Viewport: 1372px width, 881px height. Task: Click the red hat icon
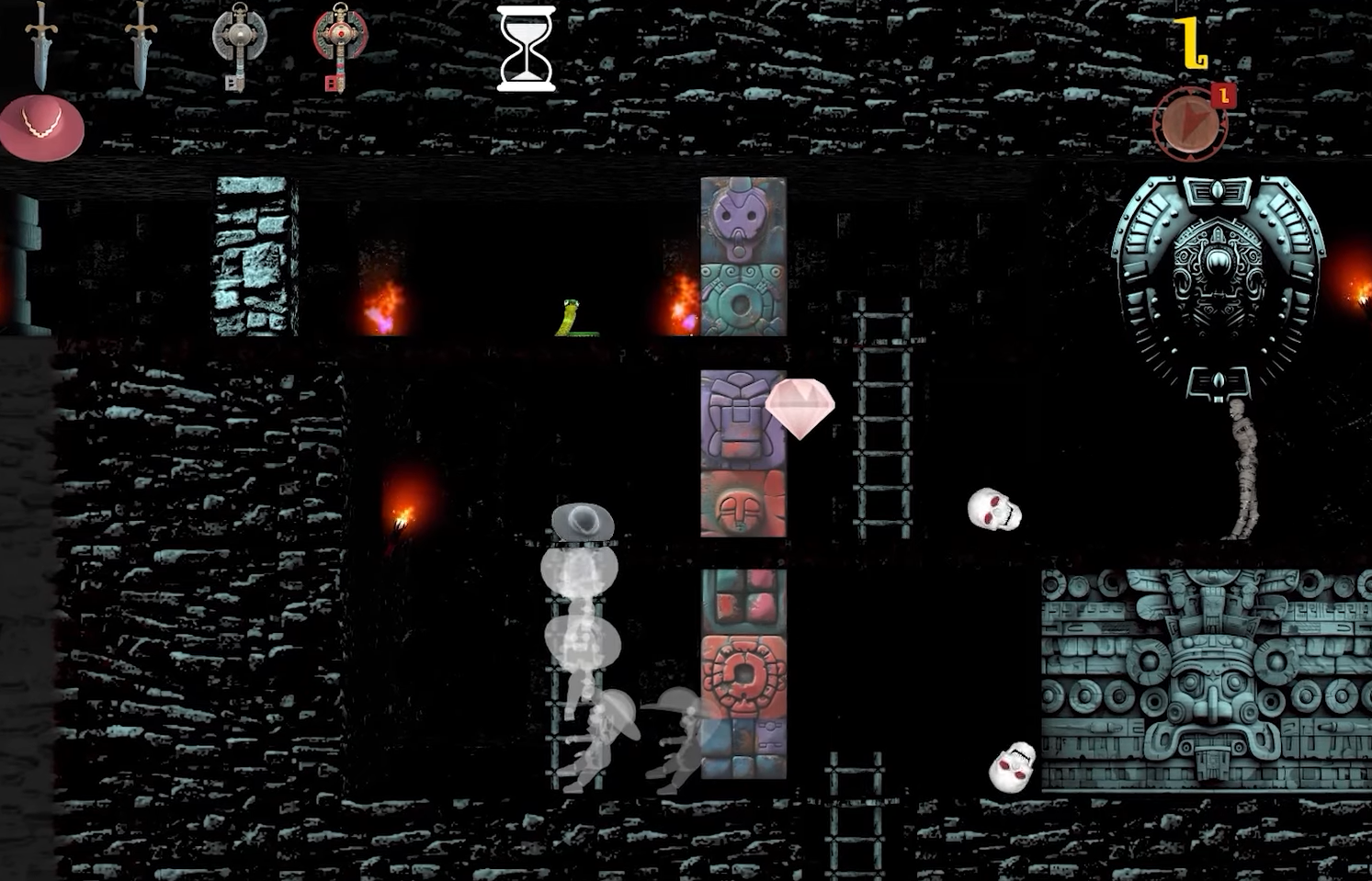[41, 129]
